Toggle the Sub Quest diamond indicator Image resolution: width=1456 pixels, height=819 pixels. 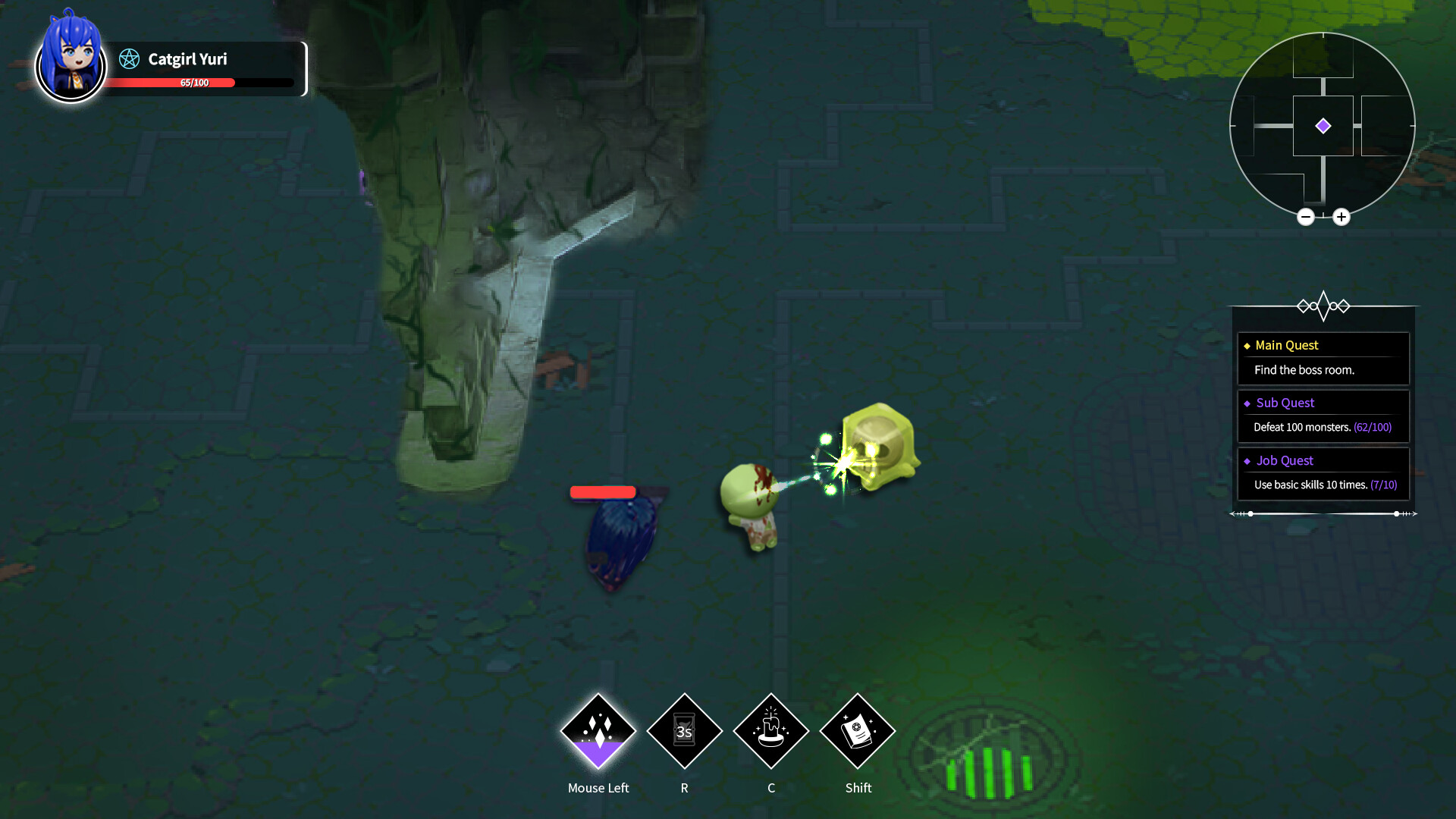pos(1247,403)
